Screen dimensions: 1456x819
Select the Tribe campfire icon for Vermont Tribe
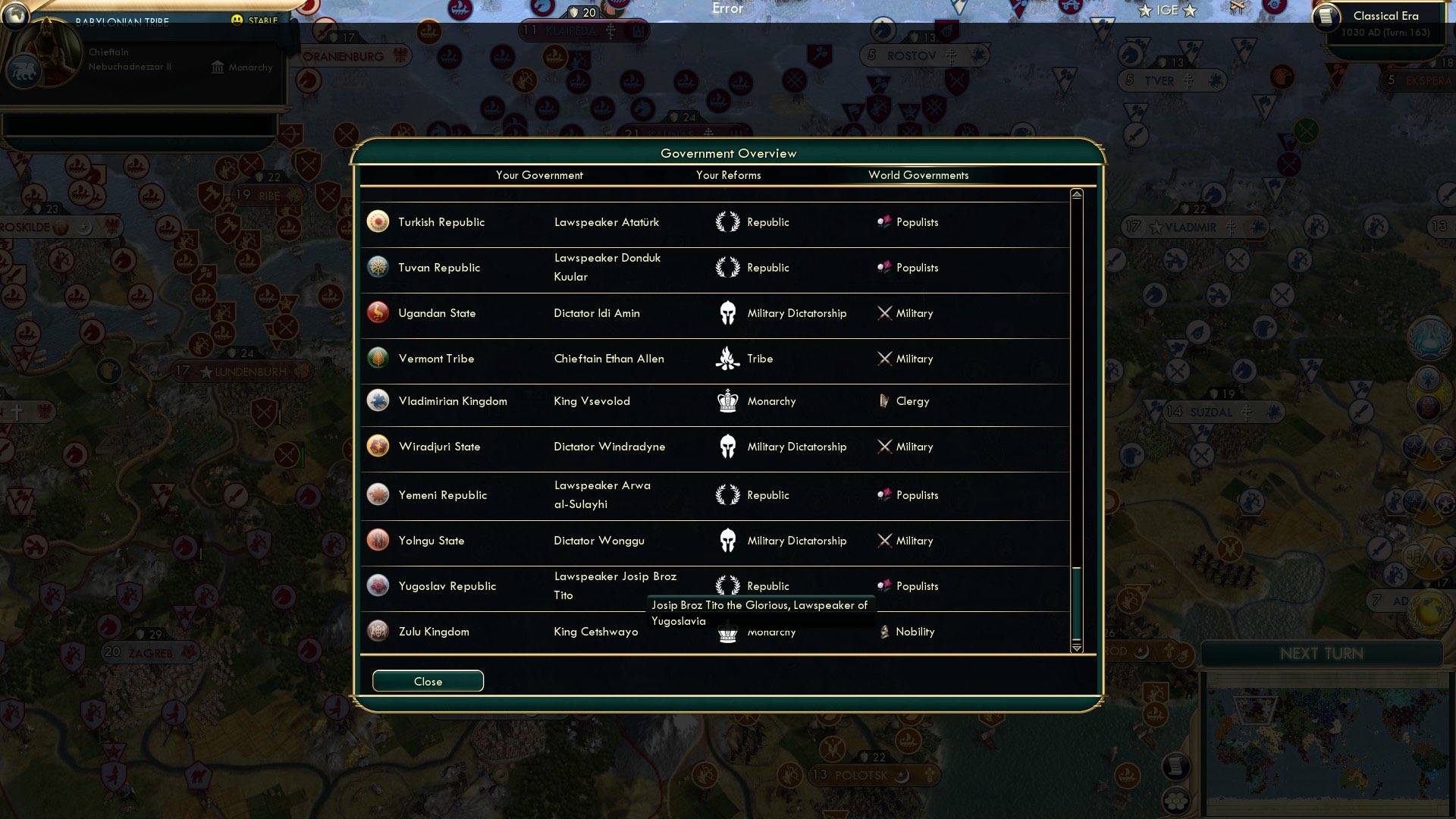click(x=727, y=358)
